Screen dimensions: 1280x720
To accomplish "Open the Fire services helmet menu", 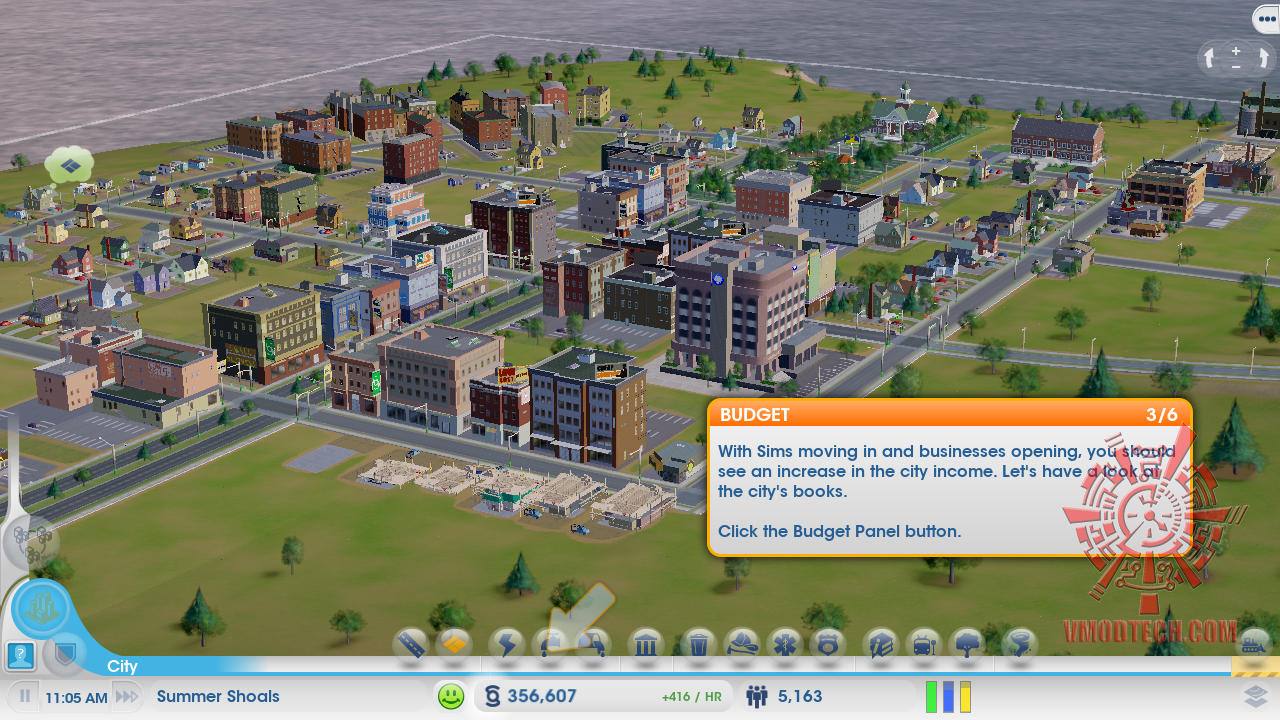I will click(742, 645).
